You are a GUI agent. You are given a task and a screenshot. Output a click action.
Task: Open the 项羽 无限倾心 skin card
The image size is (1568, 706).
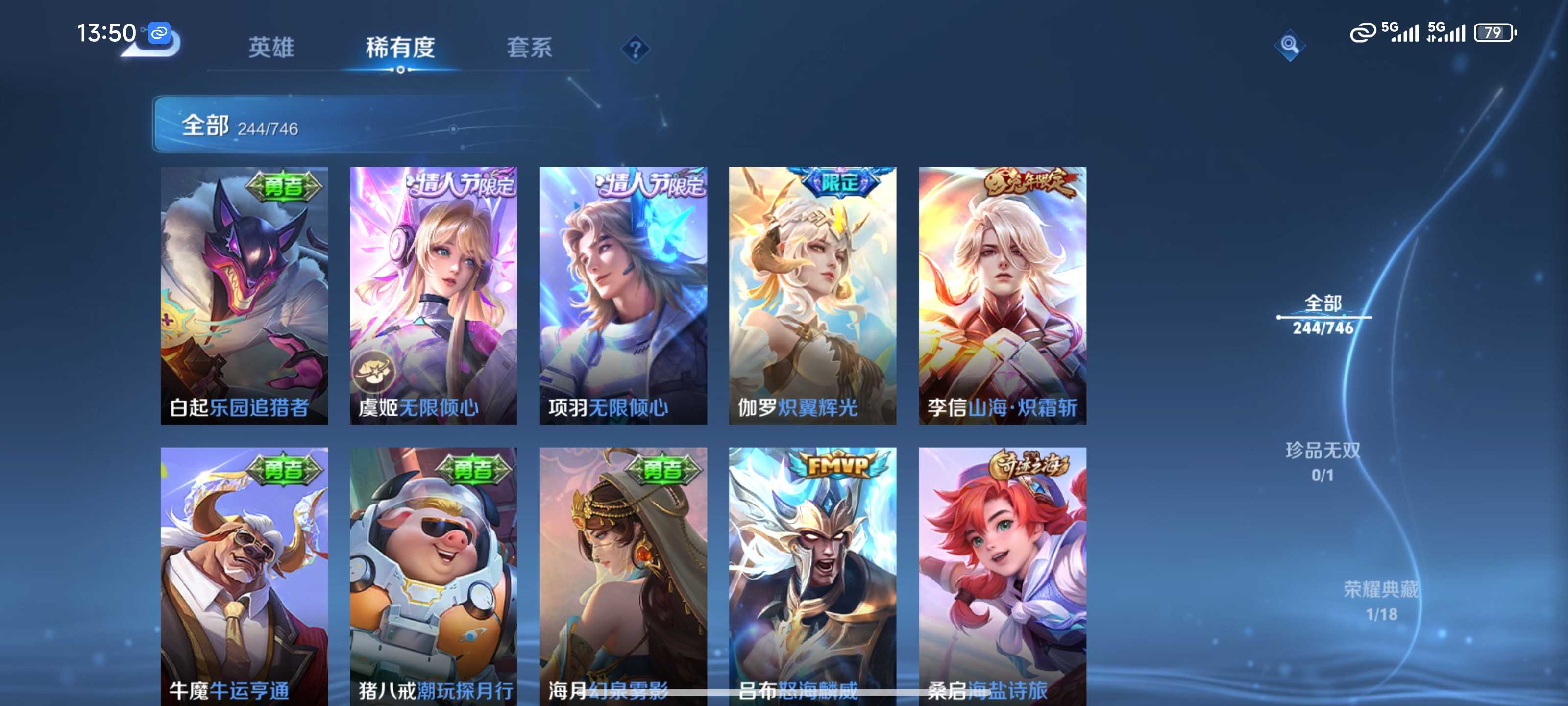click(623, 296)
